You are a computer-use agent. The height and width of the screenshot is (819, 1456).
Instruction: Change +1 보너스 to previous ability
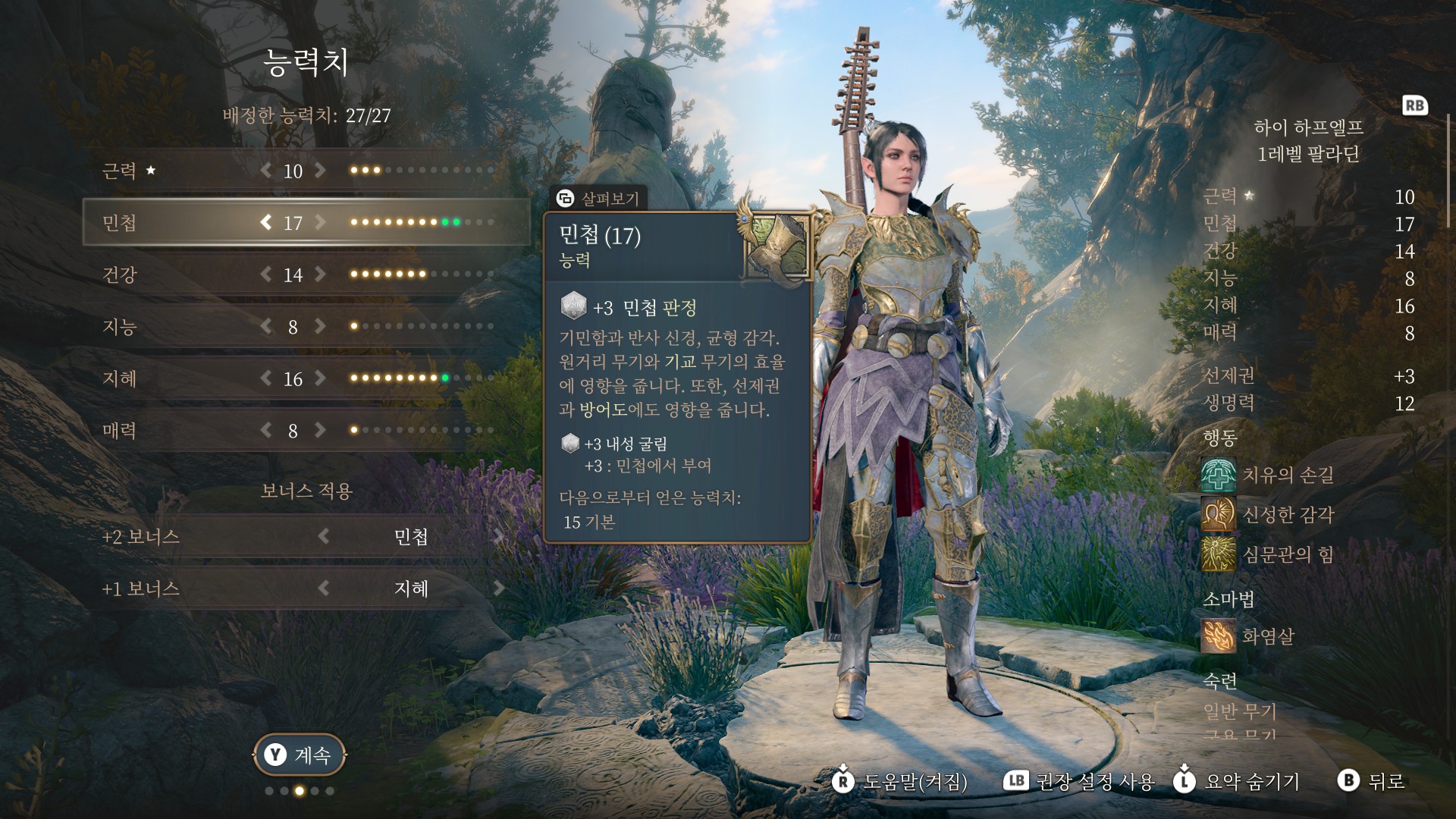(324, 588)
